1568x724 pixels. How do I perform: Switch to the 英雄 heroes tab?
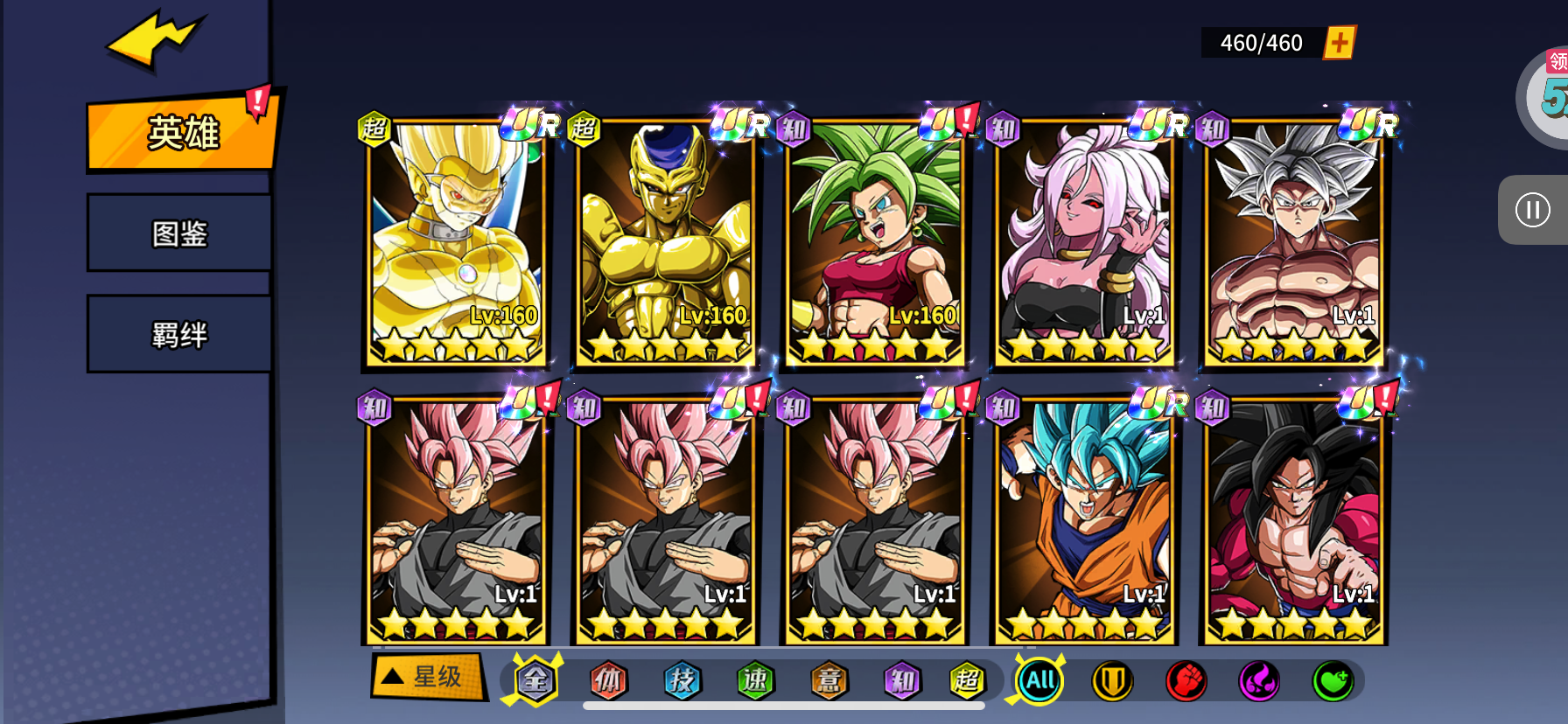tap(181, 134)
